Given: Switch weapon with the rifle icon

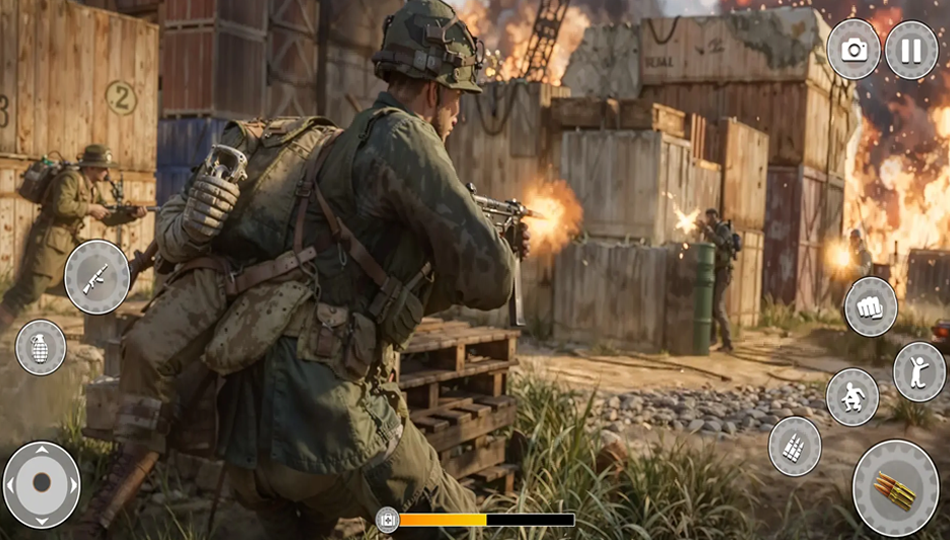Looking at the screenshot, I should pyautogui.click(x=97, y=277).
